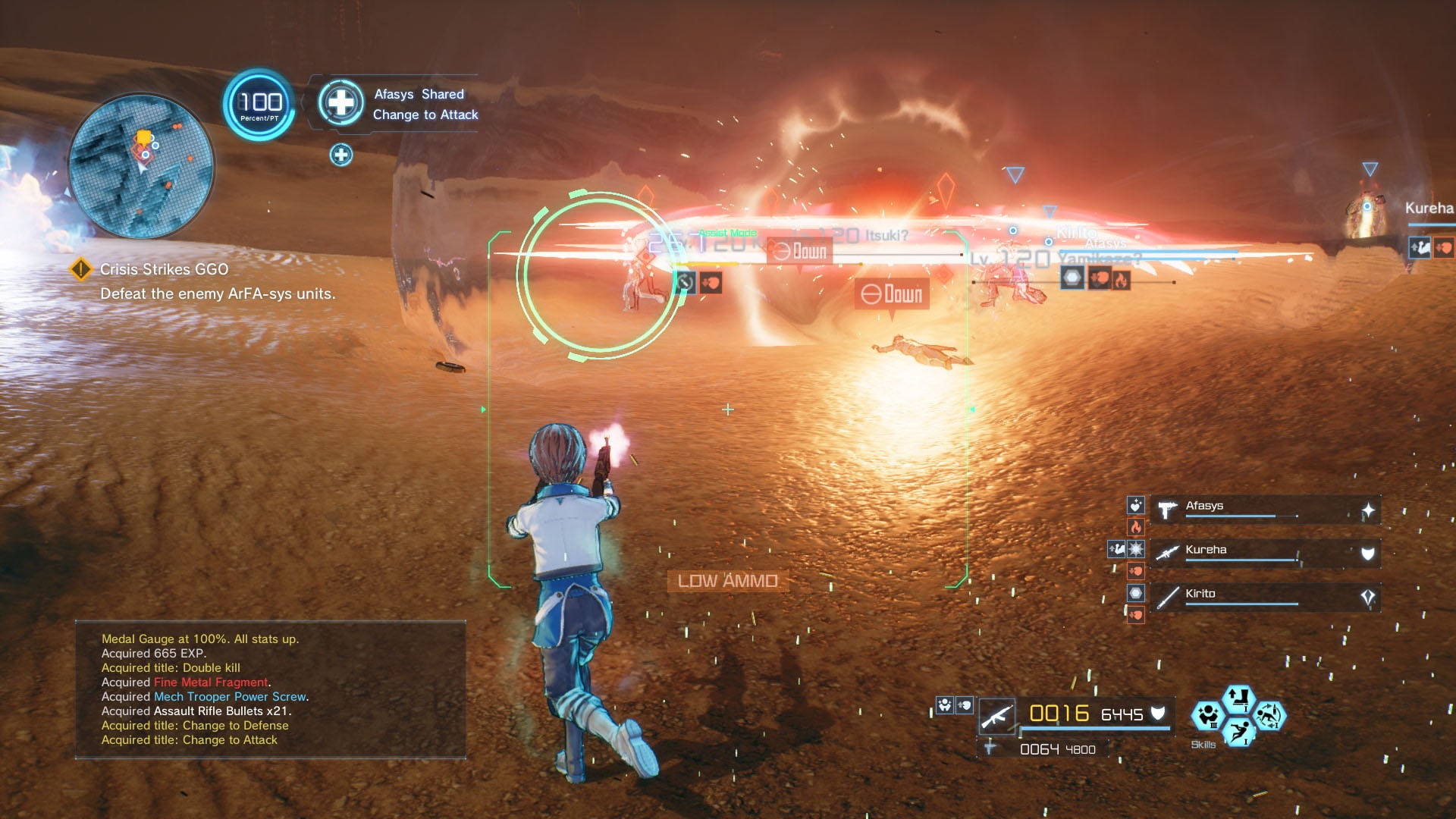This screenshot has height=819, width=1456.
Task: Toggle the snowflake buff icon beside Kureha
Action: click(x=1136, y=549)
